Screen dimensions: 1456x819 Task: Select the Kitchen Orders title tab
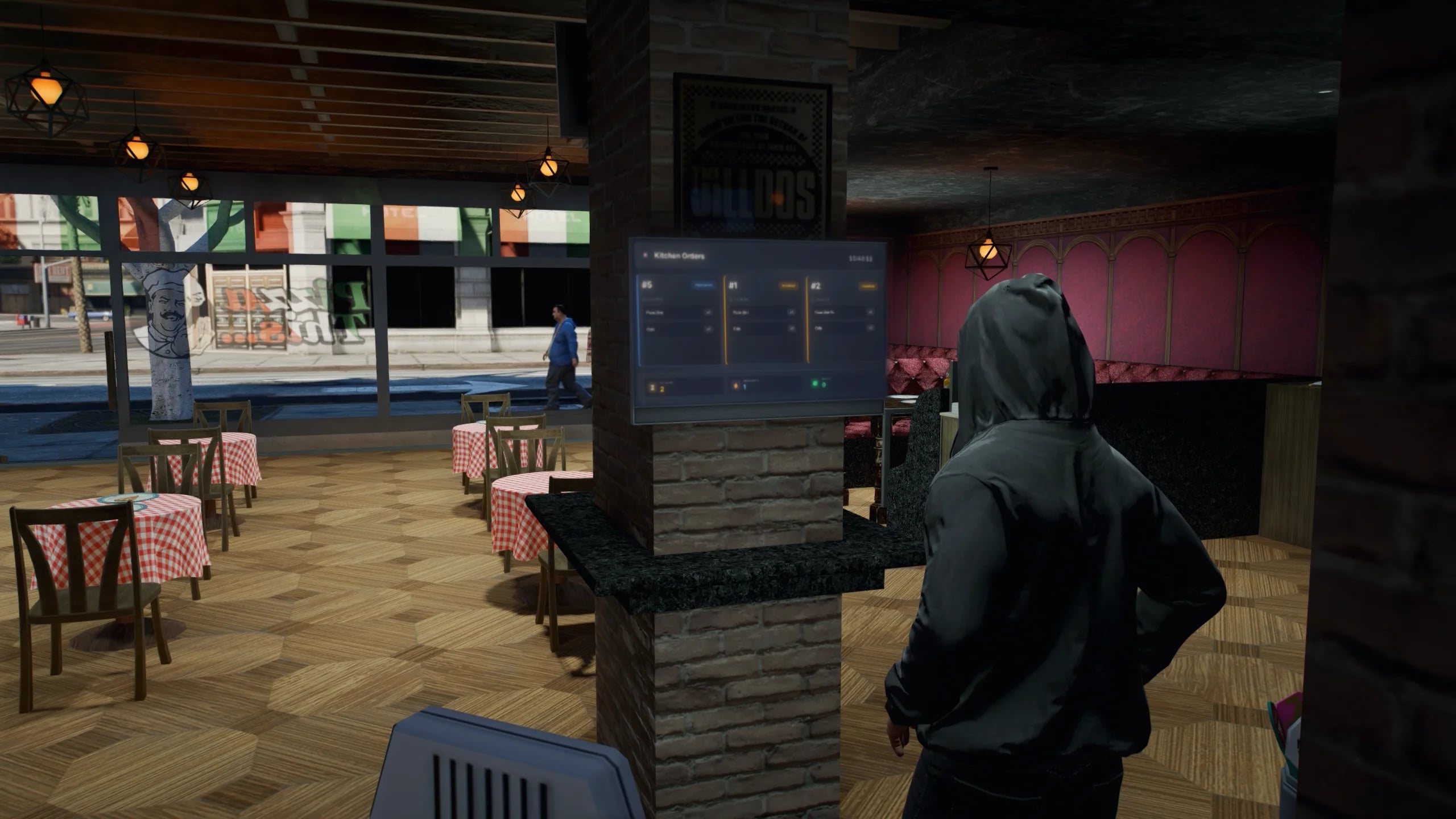click(x=680, y=255)
